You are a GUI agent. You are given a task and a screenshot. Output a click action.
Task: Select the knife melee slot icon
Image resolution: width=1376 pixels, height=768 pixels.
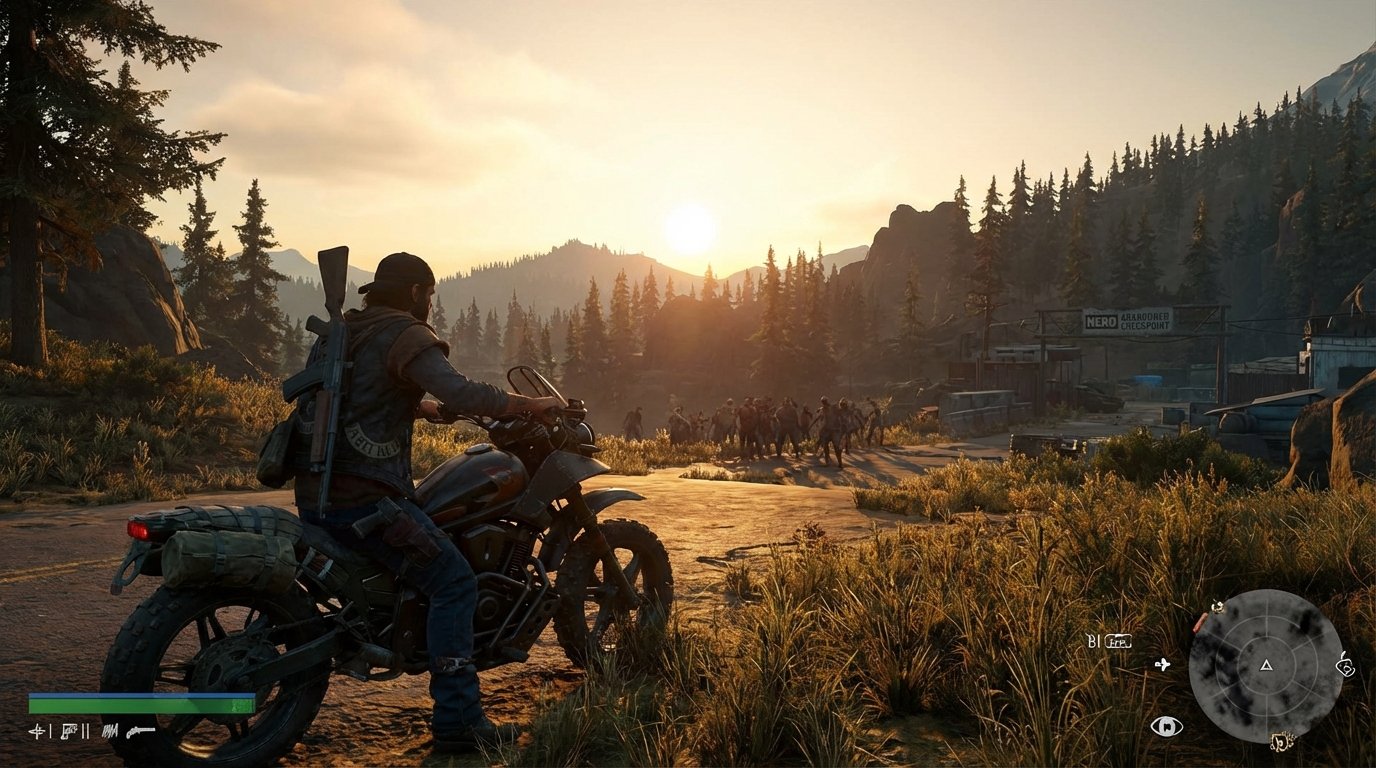pyautogui.click(x=110, y=730)
